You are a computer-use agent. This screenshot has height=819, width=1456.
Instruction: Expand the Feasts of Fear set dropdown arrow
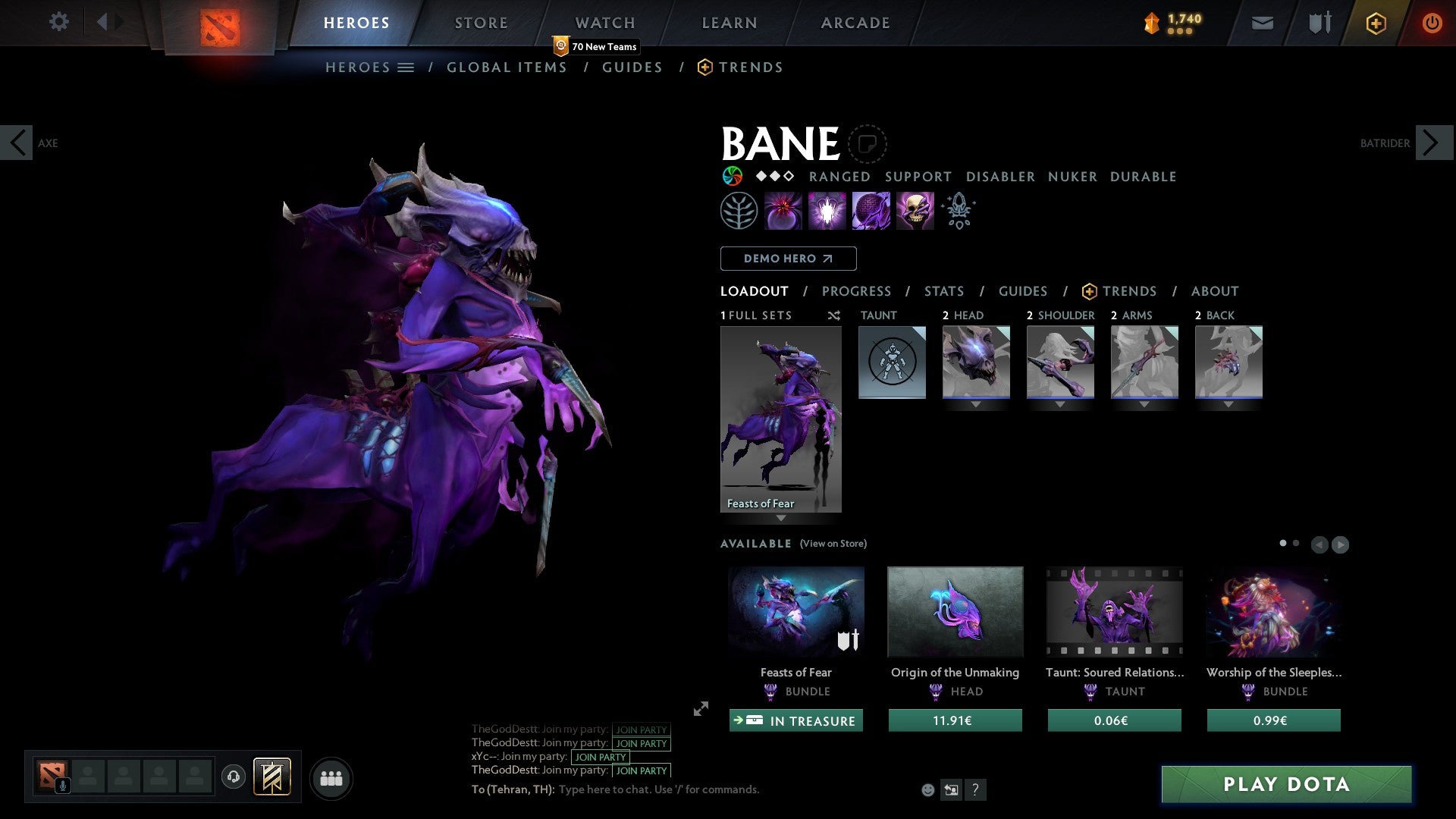(780, 519)
